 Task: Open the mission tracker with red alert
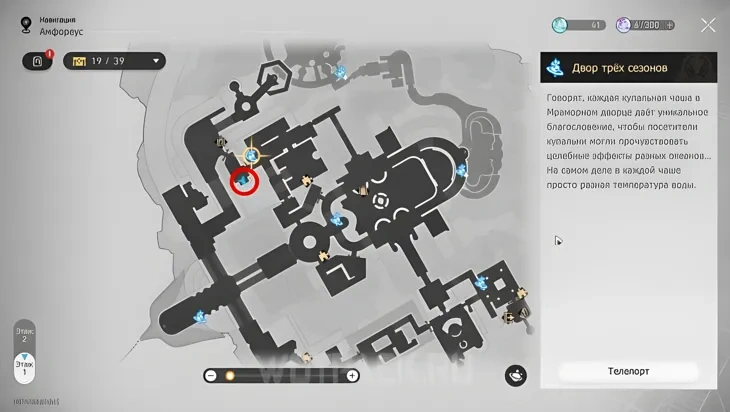pos(39,61)
